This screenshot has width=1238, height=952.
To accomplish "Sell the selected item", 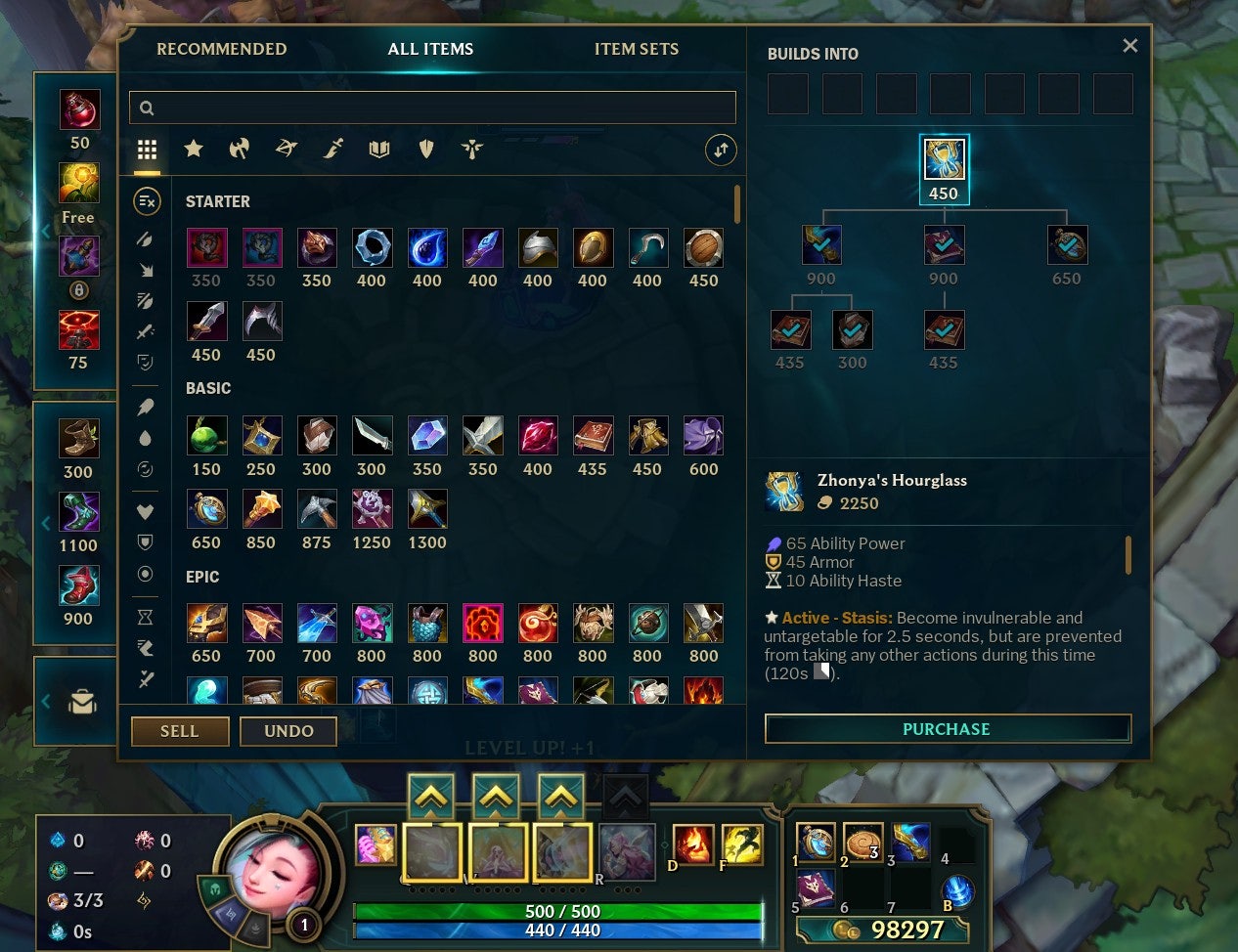I will point(180,731).
